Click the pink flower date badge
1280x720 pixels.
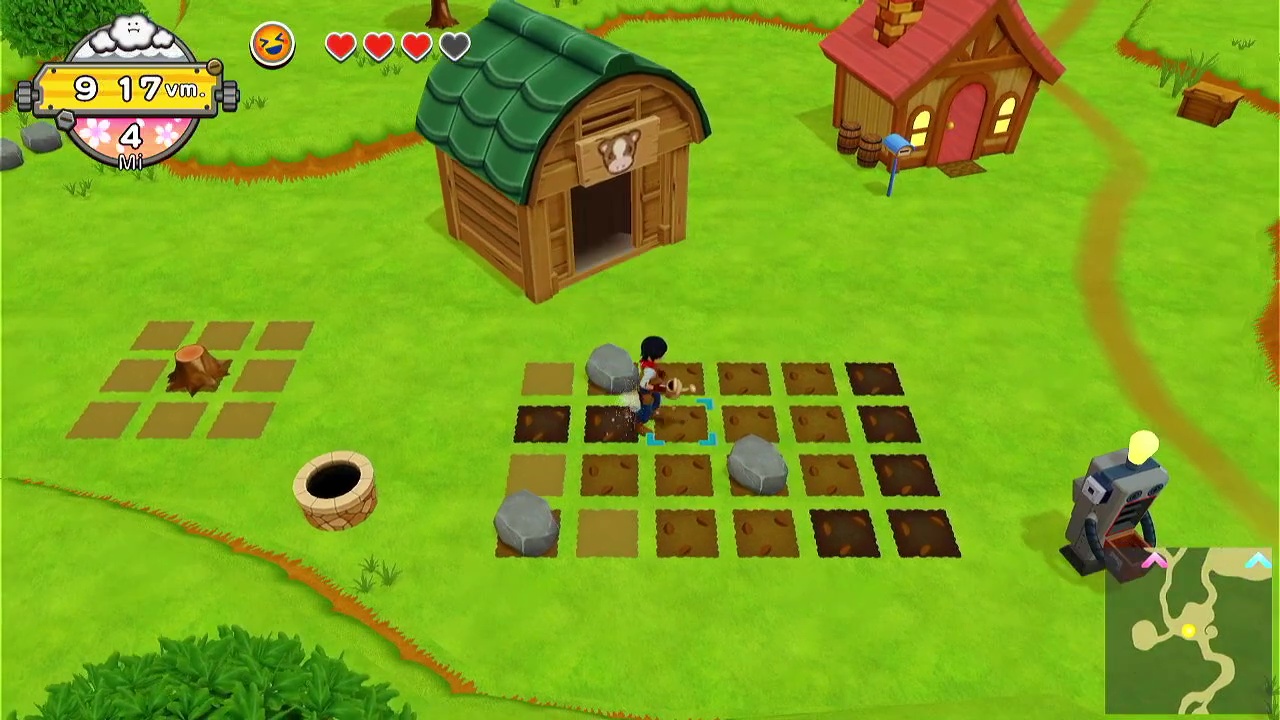click(x=130, y=138)
